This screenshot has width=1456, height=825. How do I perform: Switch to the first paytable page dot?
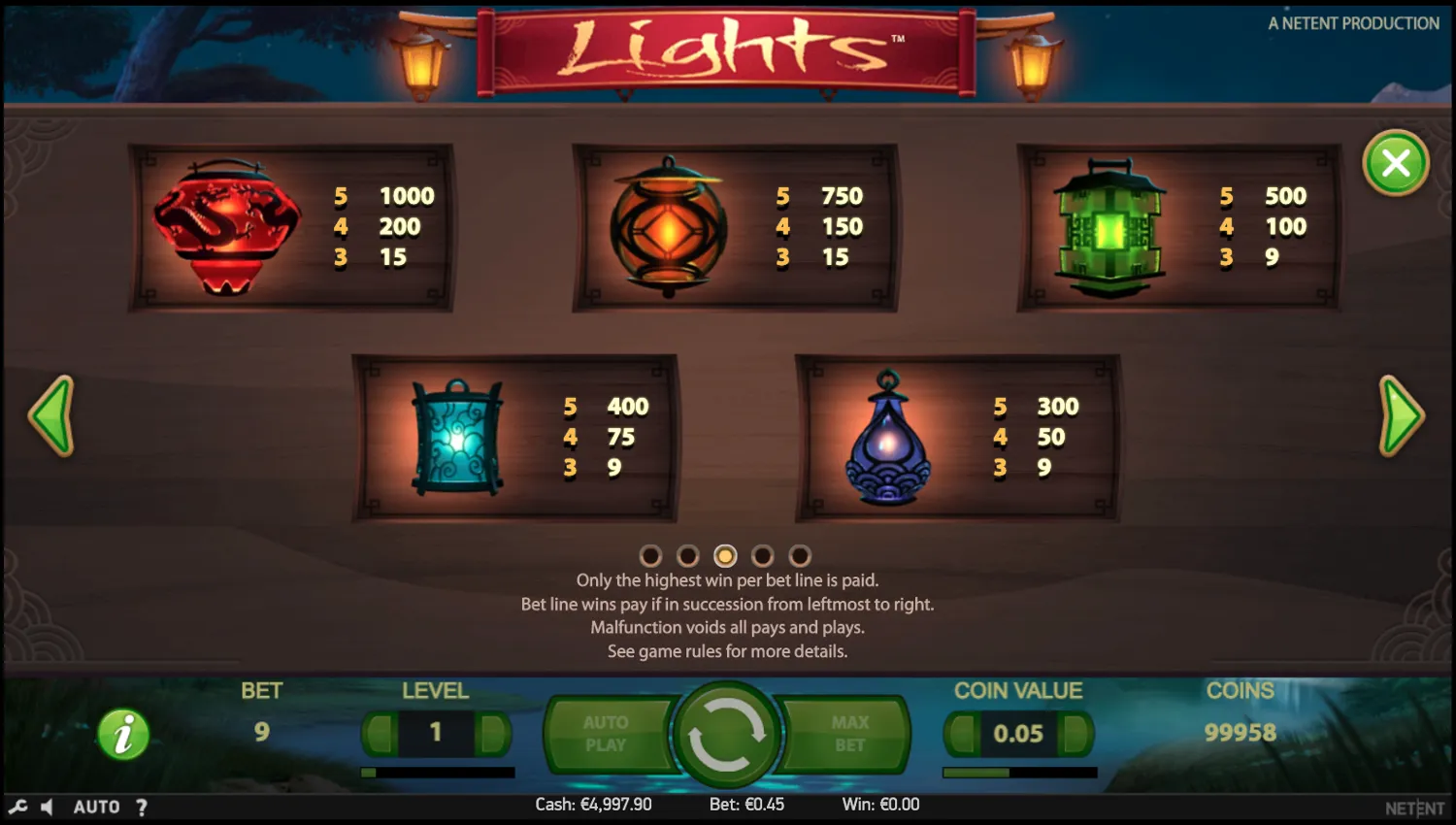[651, 556]
